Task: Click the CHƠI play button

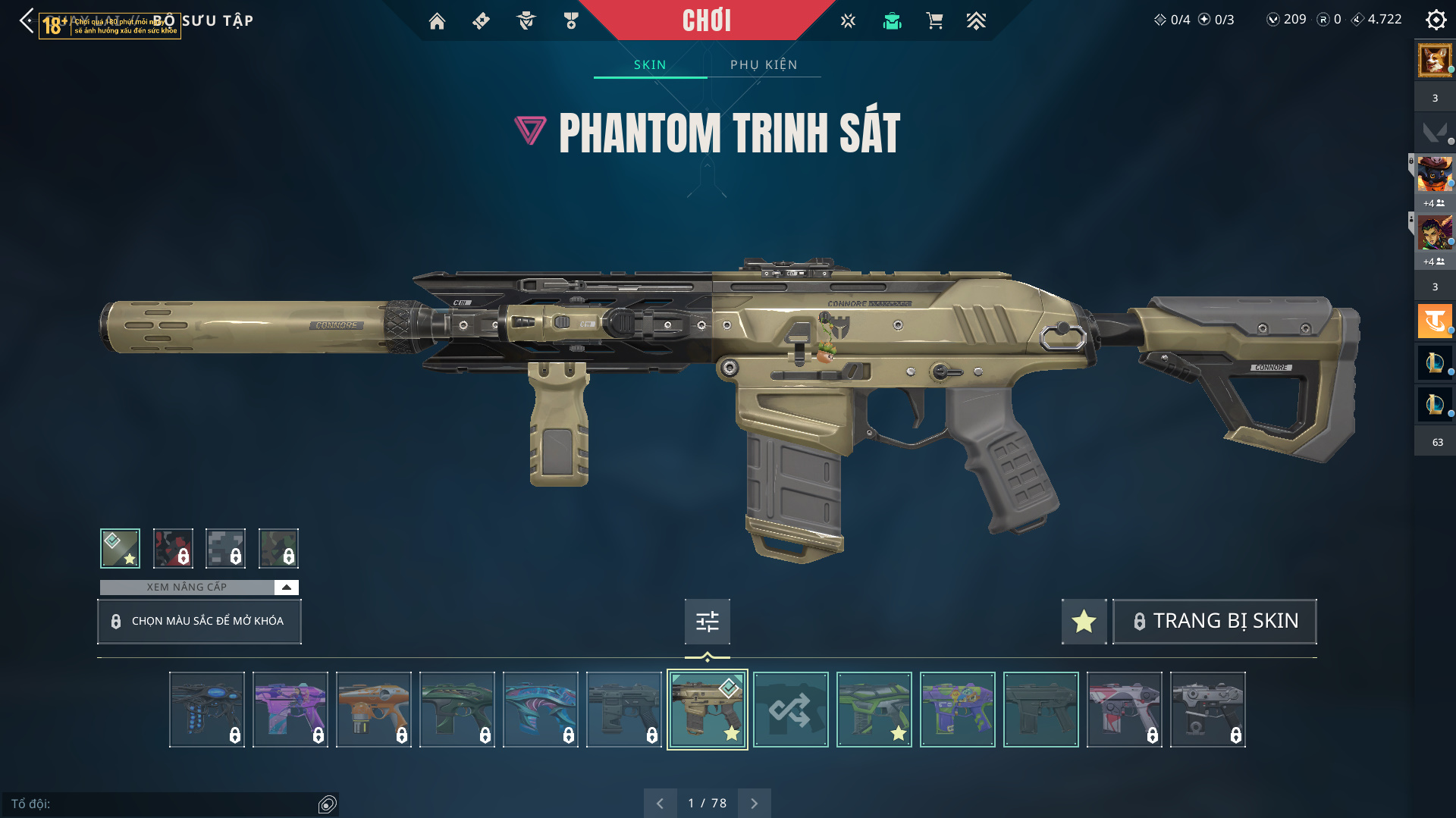Action: pyautogui.click(x=706, y=20)
